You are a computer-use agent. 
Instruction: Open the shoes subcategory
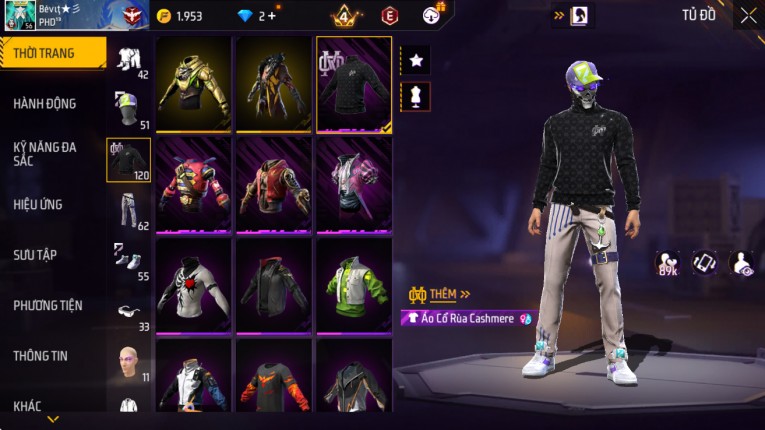pos(129,258)
